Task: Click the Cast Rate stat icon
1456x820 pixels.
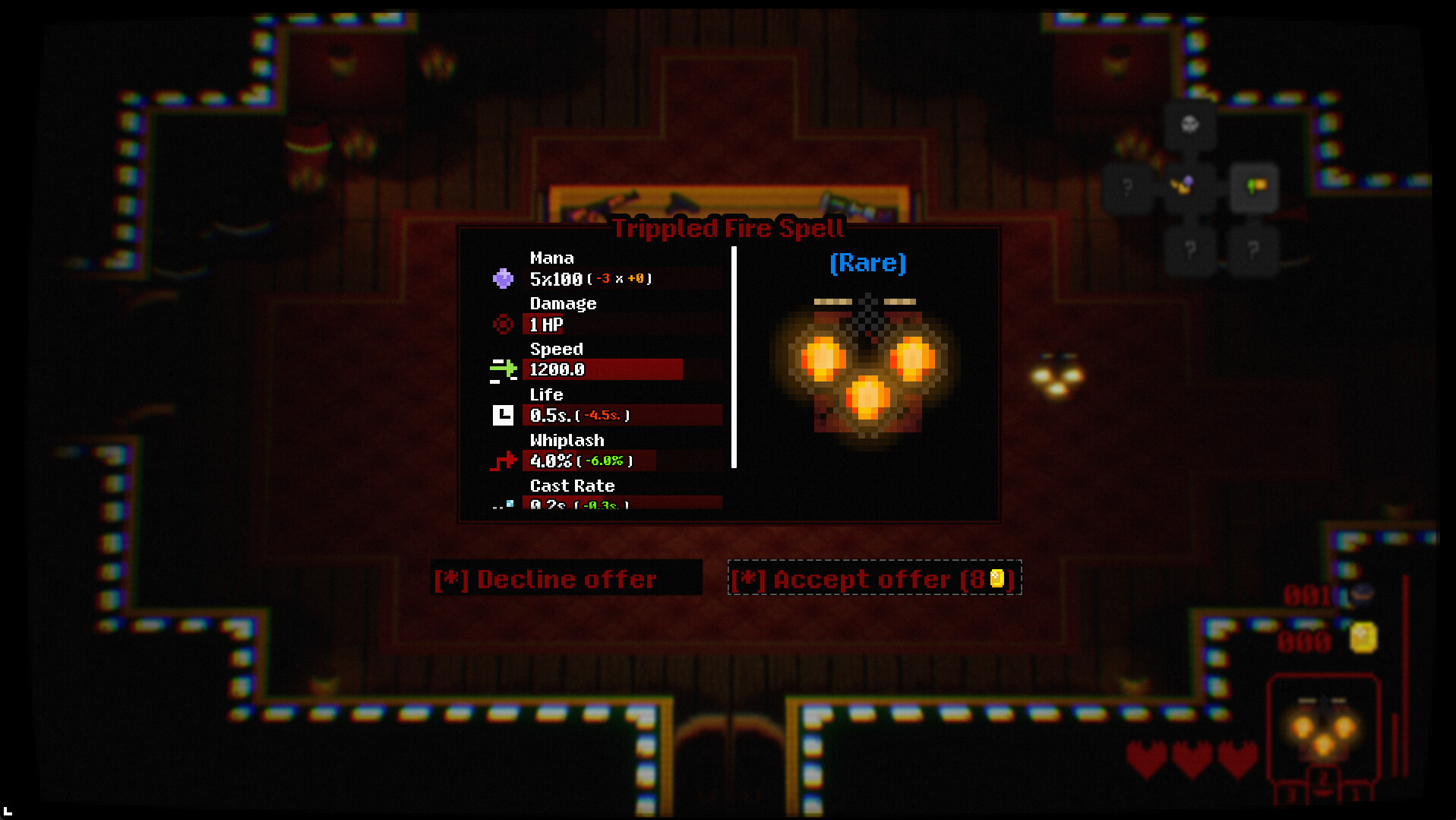Action: pyautogui.click(x=504, y=504)
